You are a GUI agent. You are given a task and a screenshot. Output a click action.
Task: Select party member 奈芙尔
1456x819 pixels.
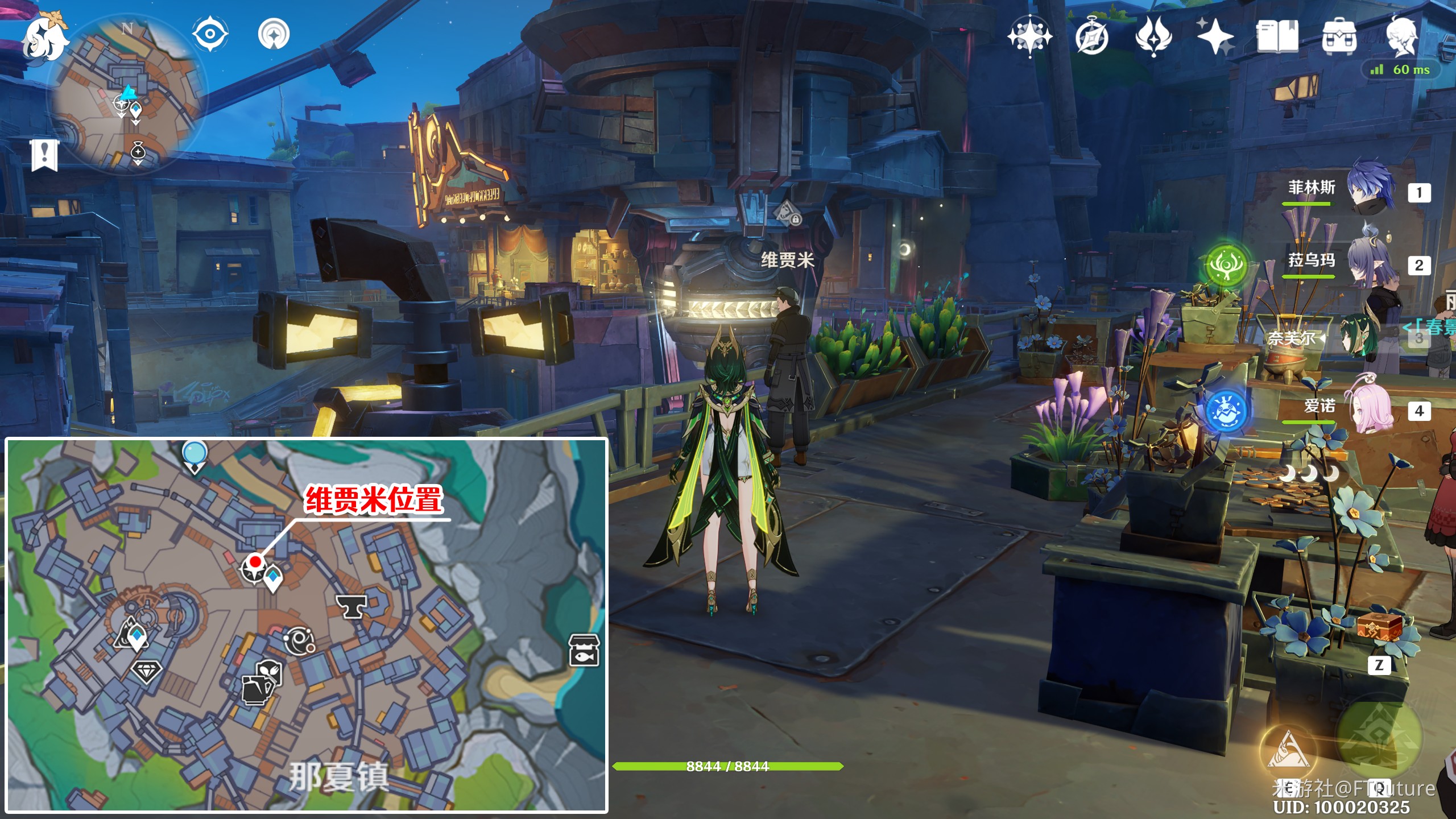click(x=1359, y=337)
